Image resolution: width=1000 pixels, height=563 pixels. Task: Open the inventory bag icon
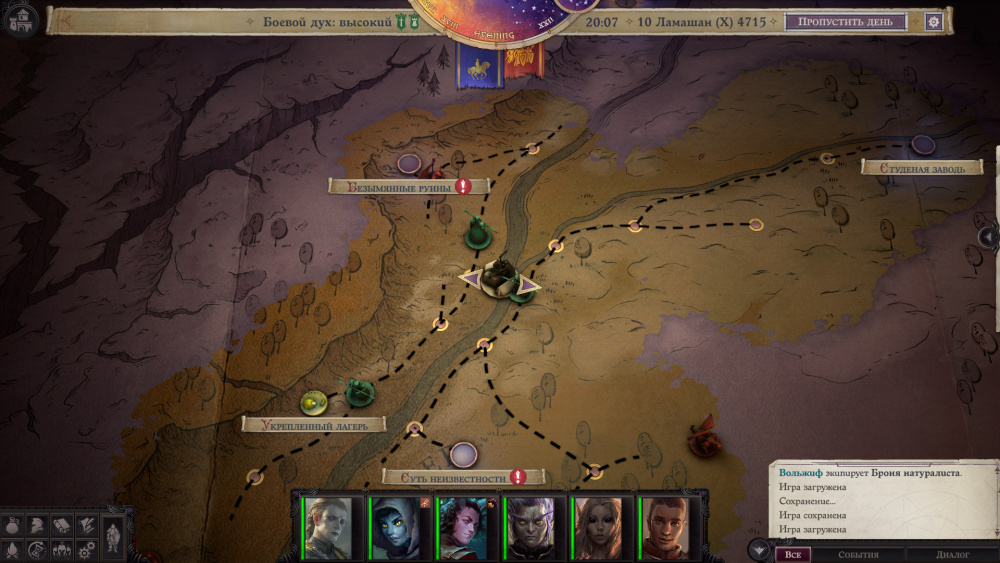coord(14,525)
